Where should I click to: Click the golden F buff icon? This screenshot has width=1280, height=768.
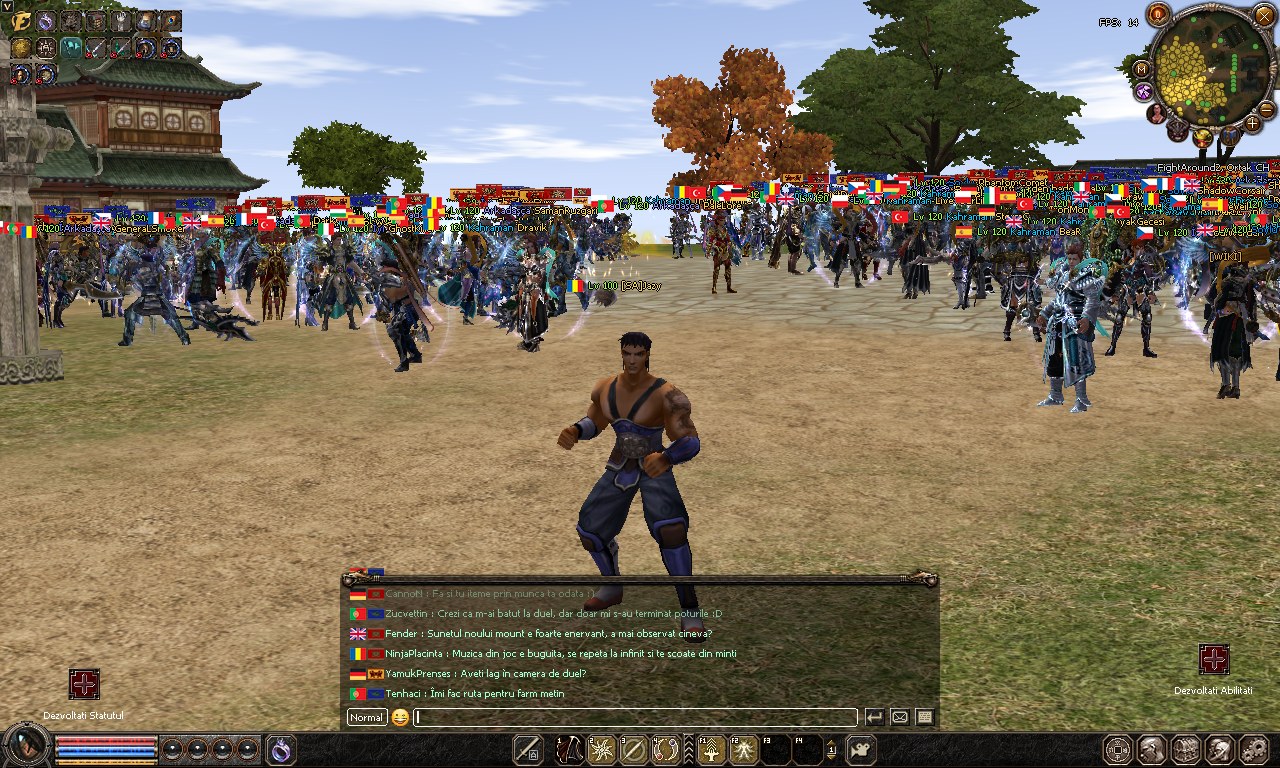20,20
